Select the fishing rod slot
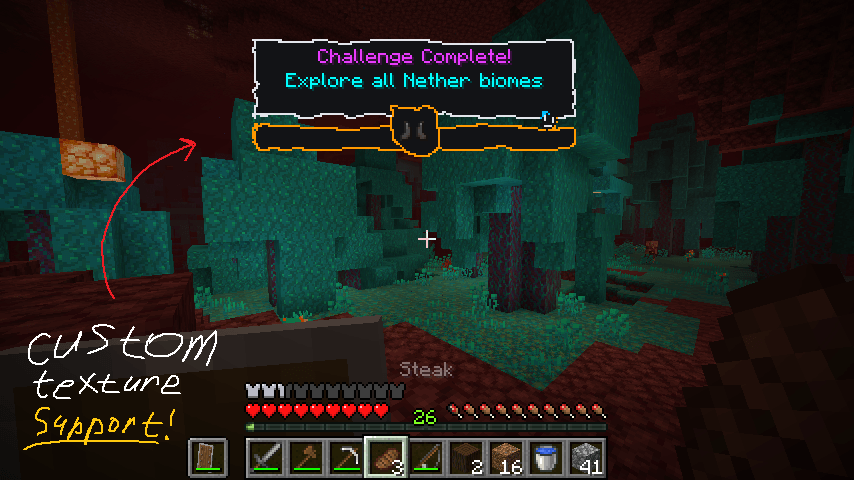 tap(426, 458)
